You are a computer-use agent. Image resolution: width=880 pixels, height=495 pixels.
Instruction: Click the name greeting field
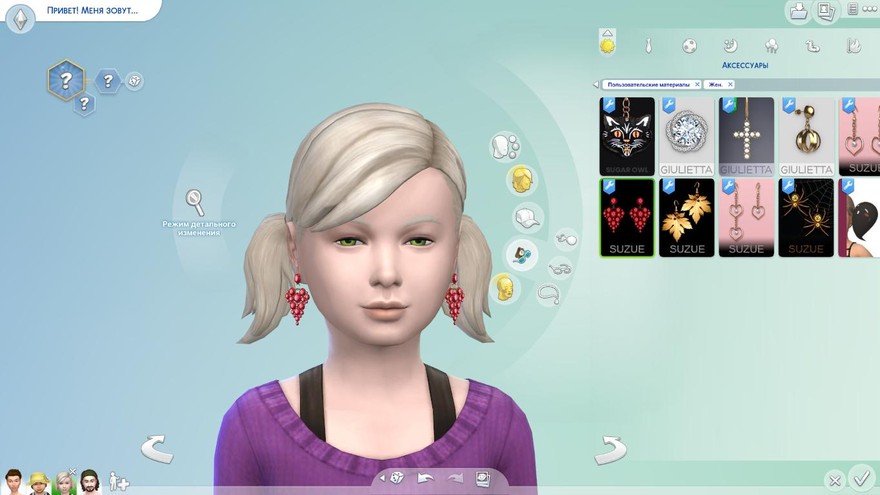[x=92, y=11]
